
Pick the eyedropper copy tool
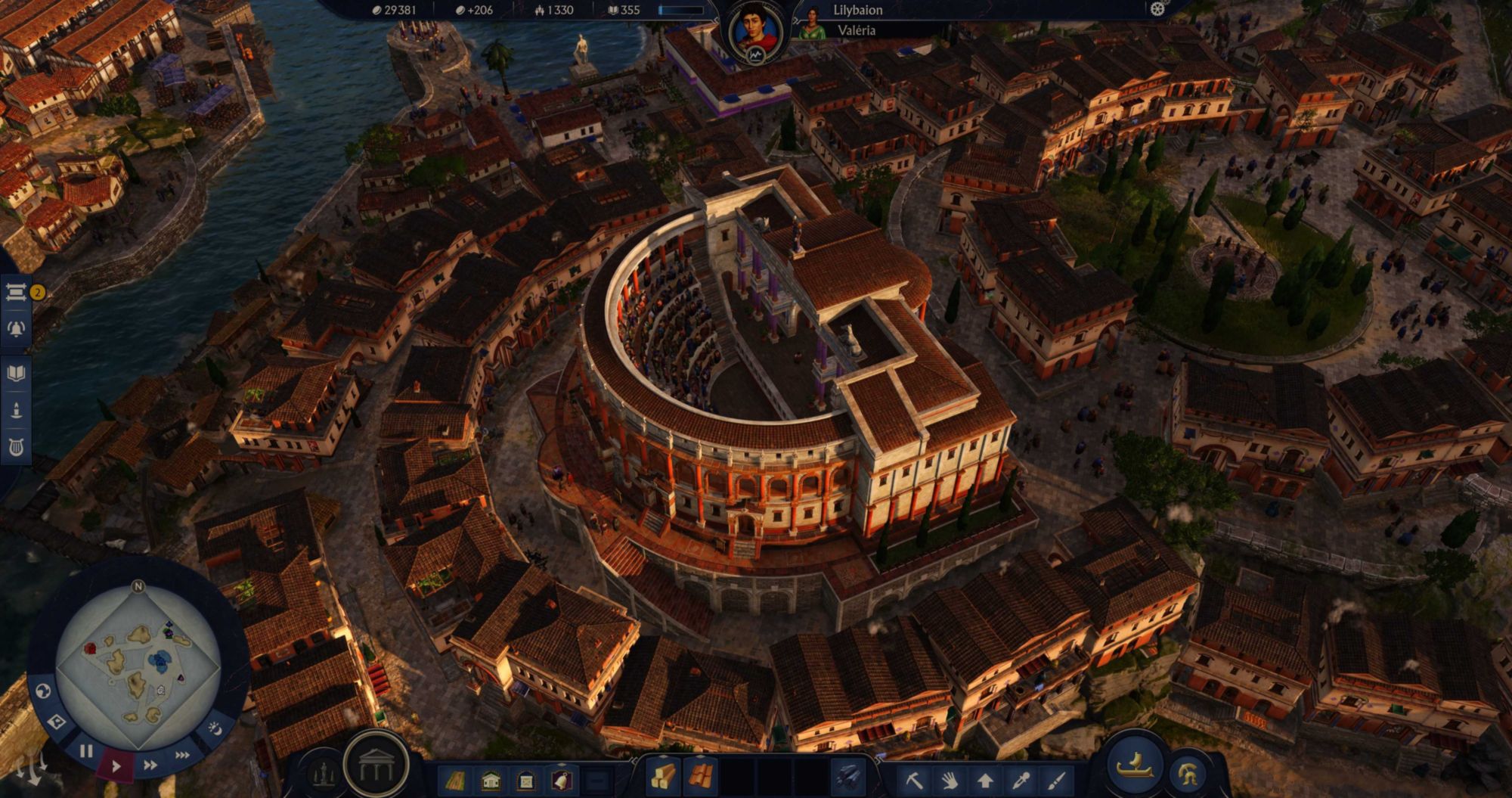[x=1021, y=780]
